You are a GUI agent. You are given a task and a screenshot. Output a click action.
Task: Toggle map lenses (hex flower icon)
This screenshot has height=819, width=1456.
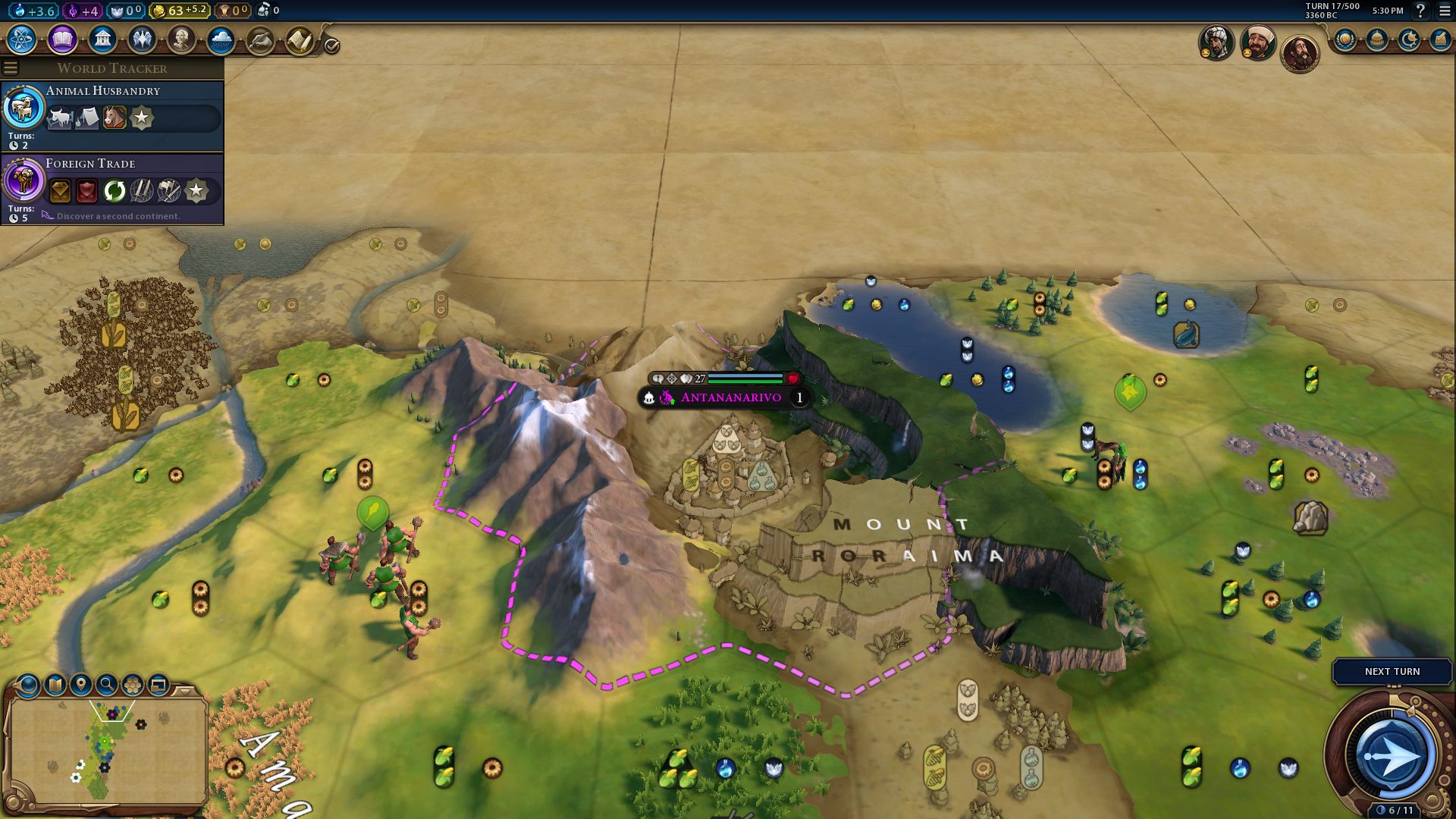tap(132, 684)
